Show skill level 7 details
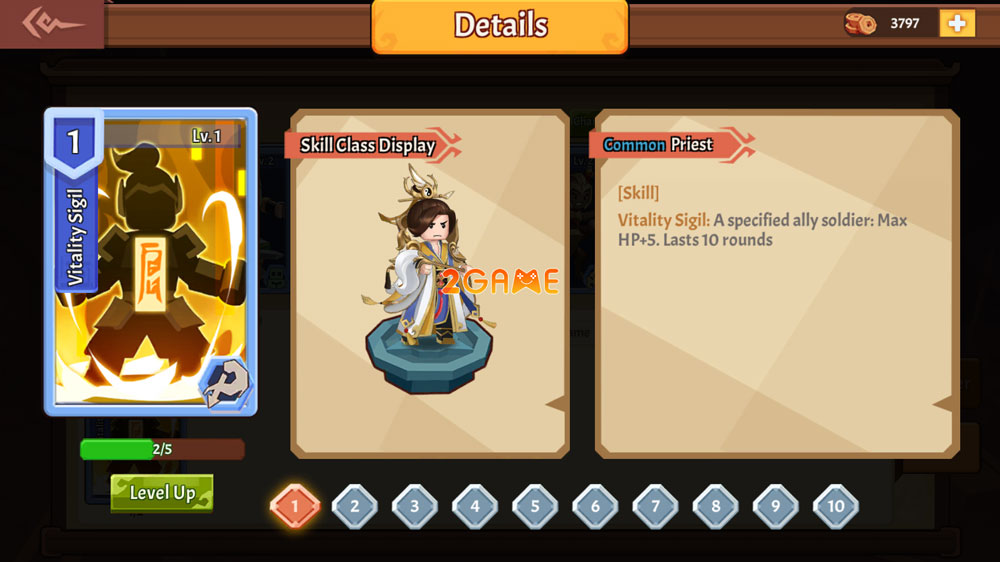This screenshot has width=1000, height=562. tap(655, 506)
